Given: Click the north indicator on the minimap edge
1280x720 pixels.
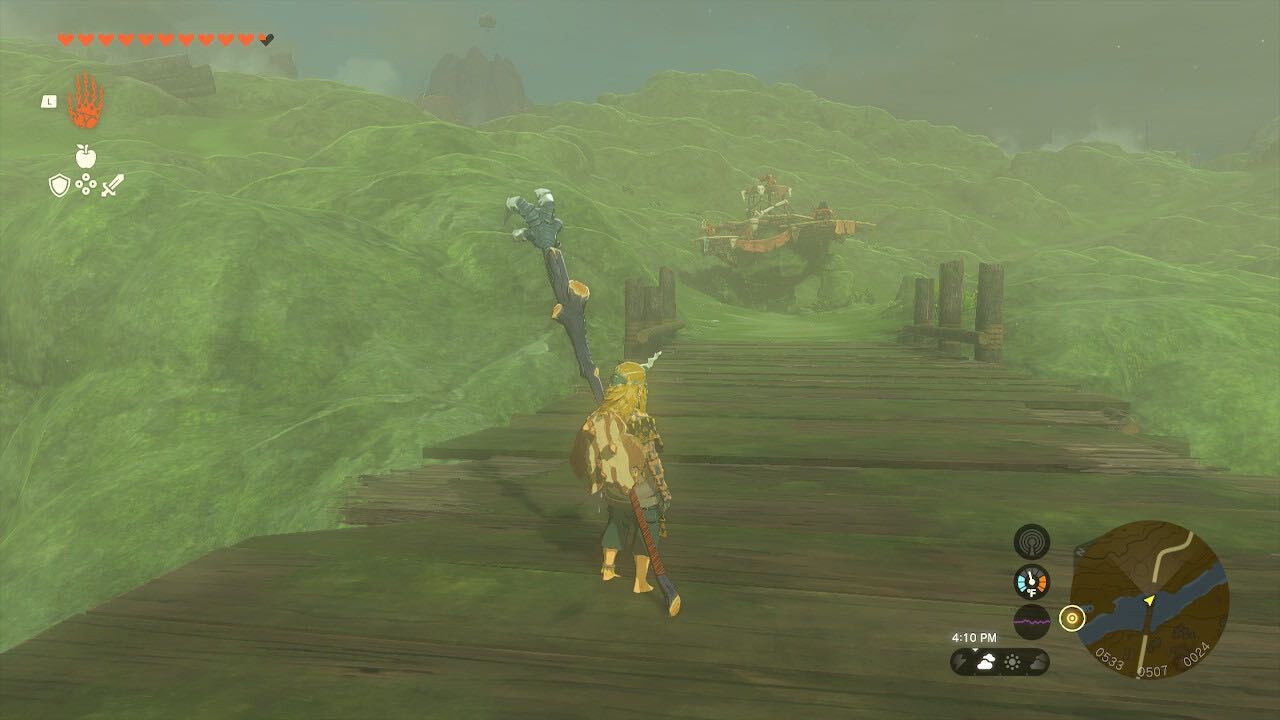Looking at the screenshot, I should click(1081, 550).
